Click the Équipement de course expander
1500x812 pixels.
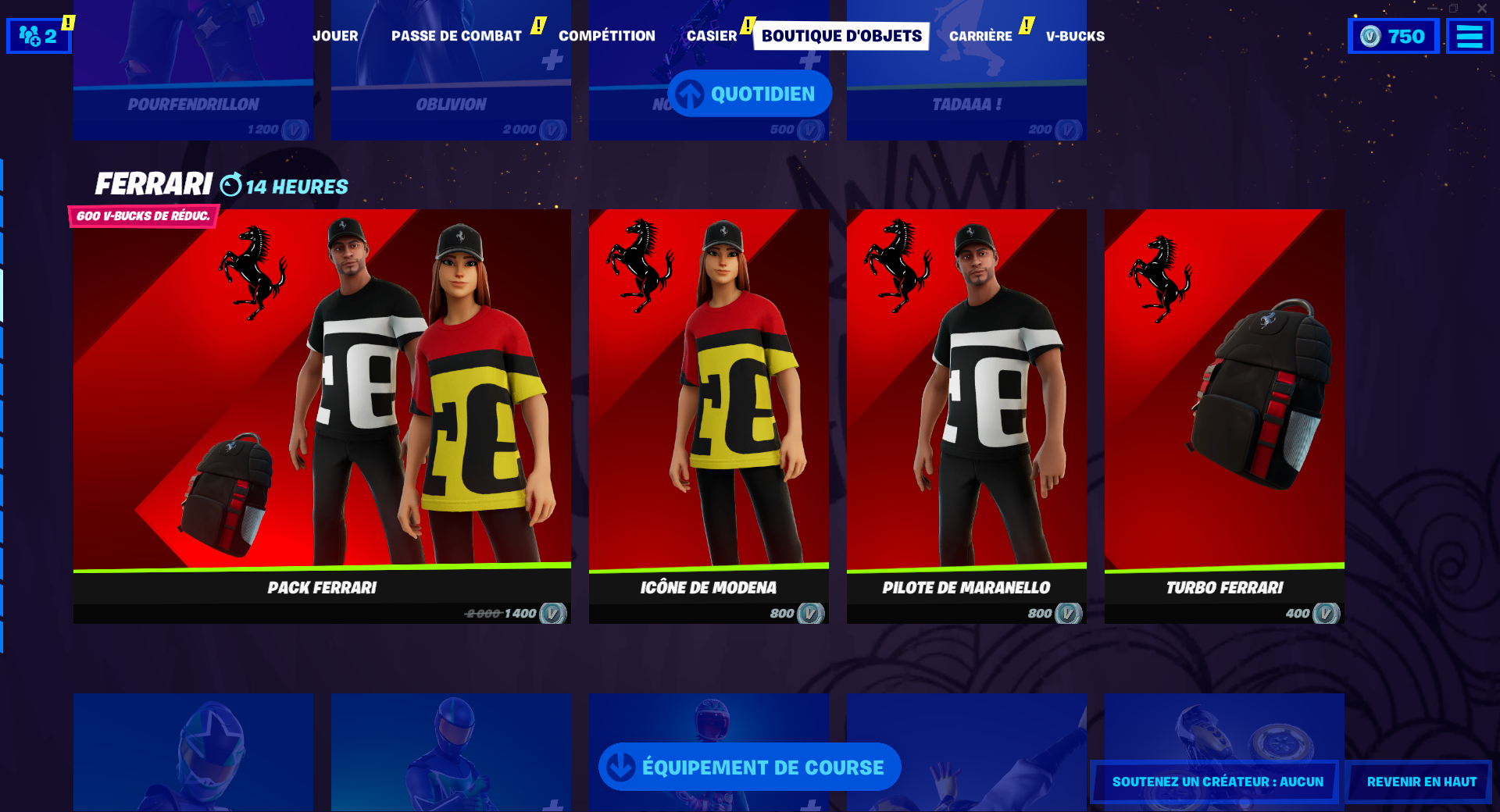(748, 767)
